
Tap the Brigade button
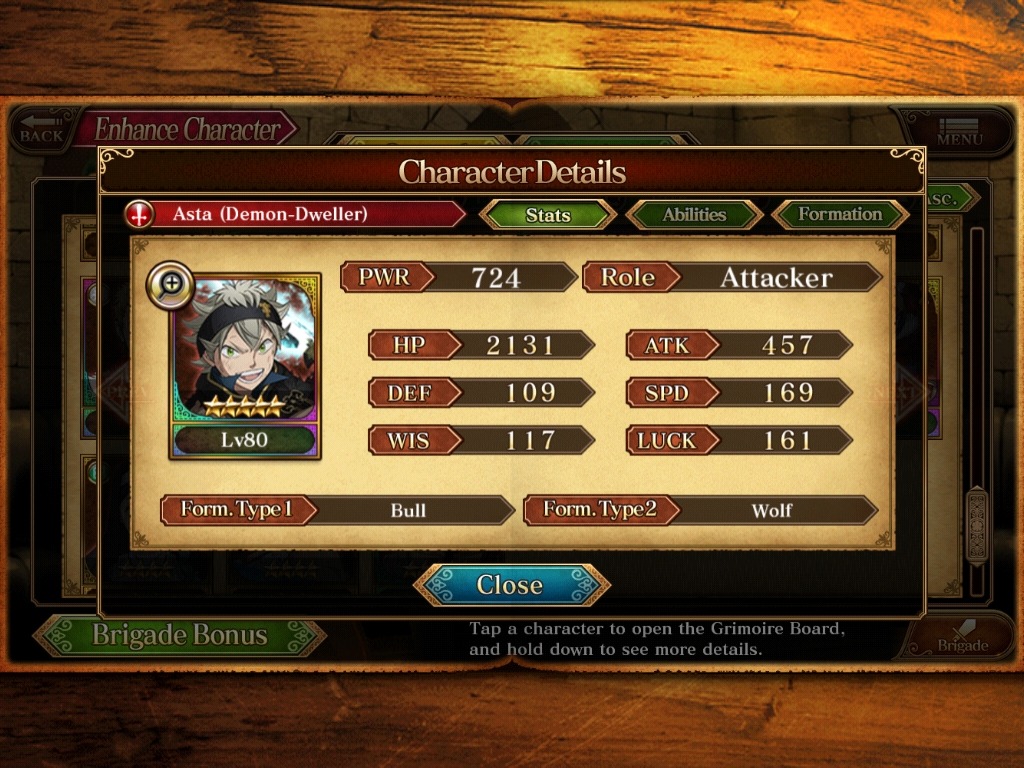[x=960, y=638]
